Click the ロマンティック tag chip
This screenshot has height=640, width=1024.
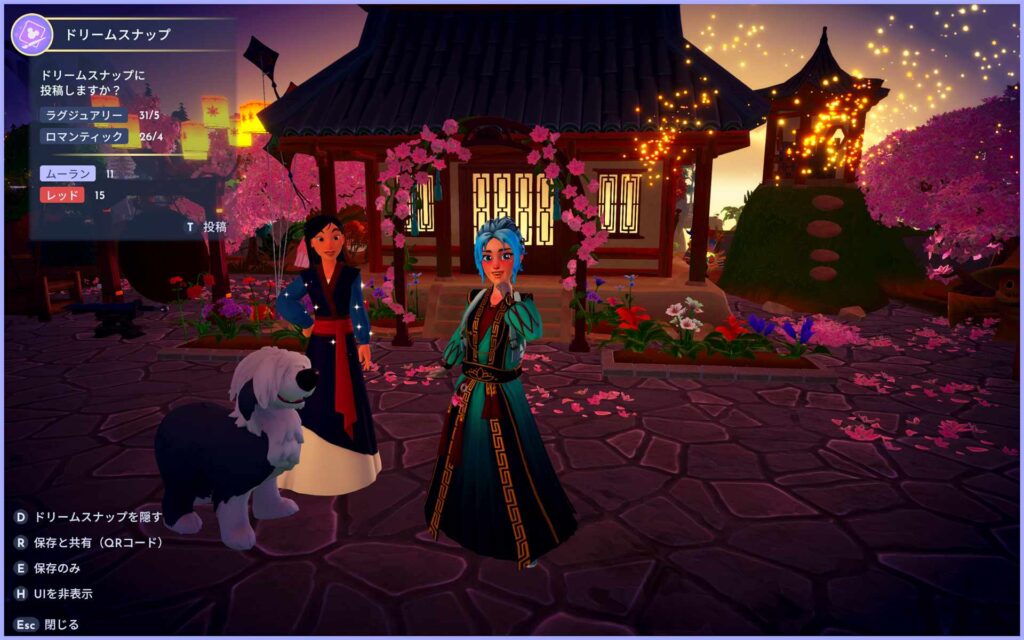click(x=83, y=136)
